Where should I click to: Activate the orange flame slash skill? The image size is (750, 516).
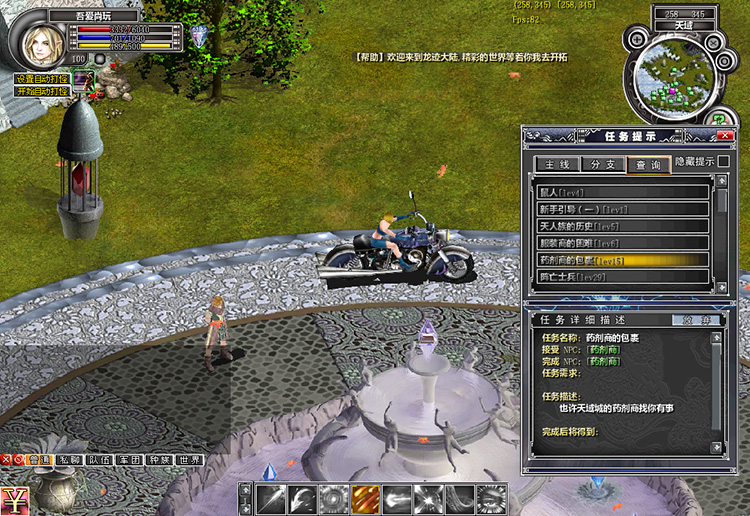[x=364, y=499]
